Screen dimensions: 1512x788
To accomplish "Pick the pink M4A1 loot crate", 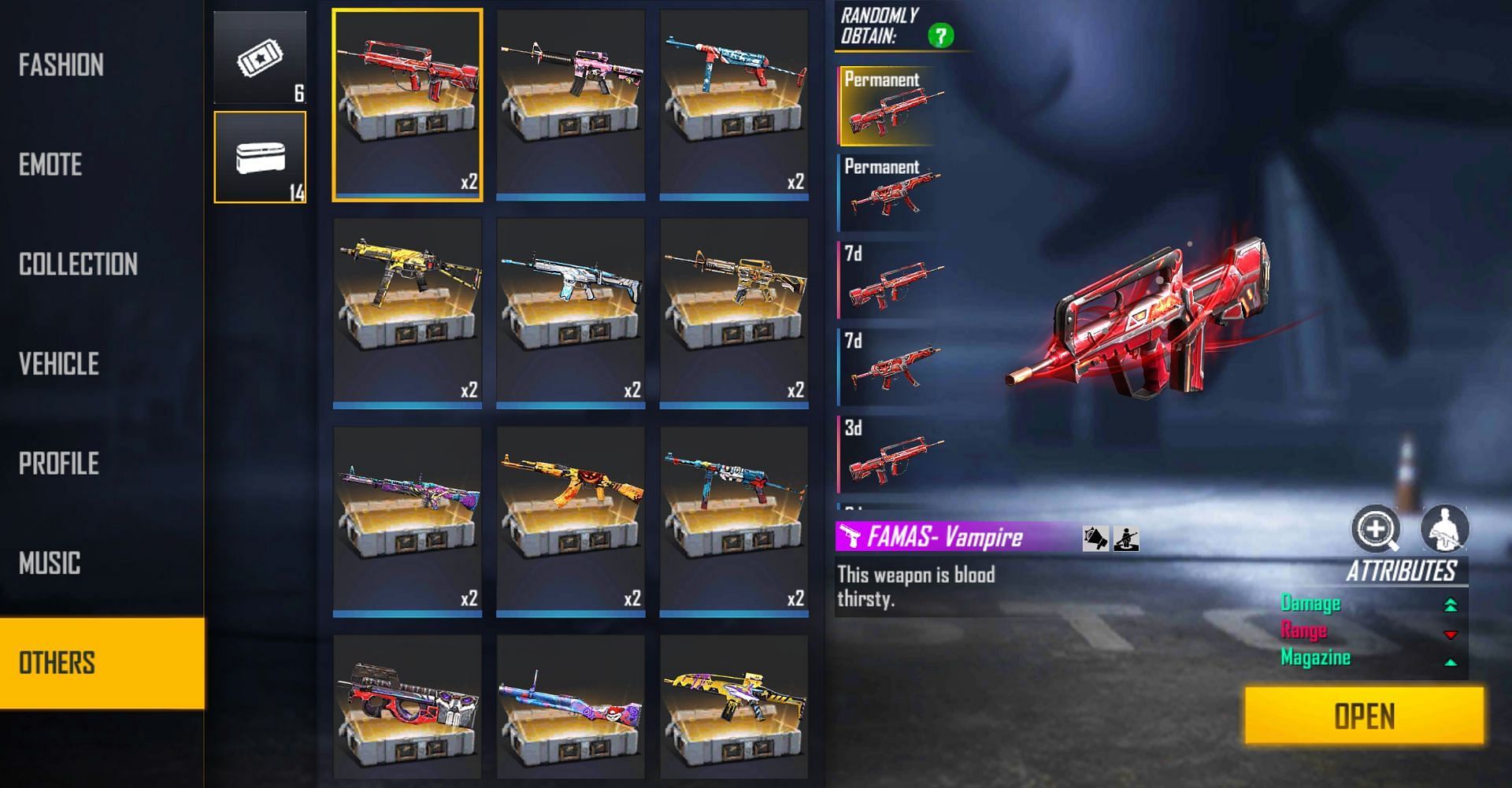I will (x=571, y=105).
